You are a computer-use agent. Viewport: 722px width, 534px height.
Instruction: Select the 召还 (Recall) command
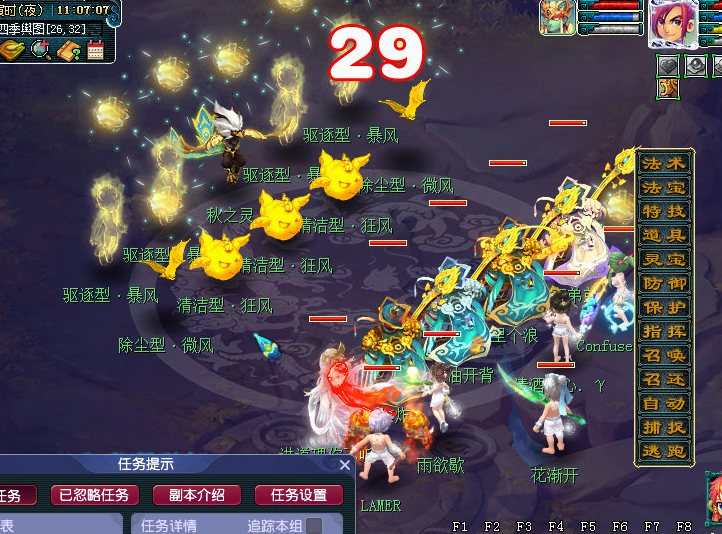tap(664, 379)
